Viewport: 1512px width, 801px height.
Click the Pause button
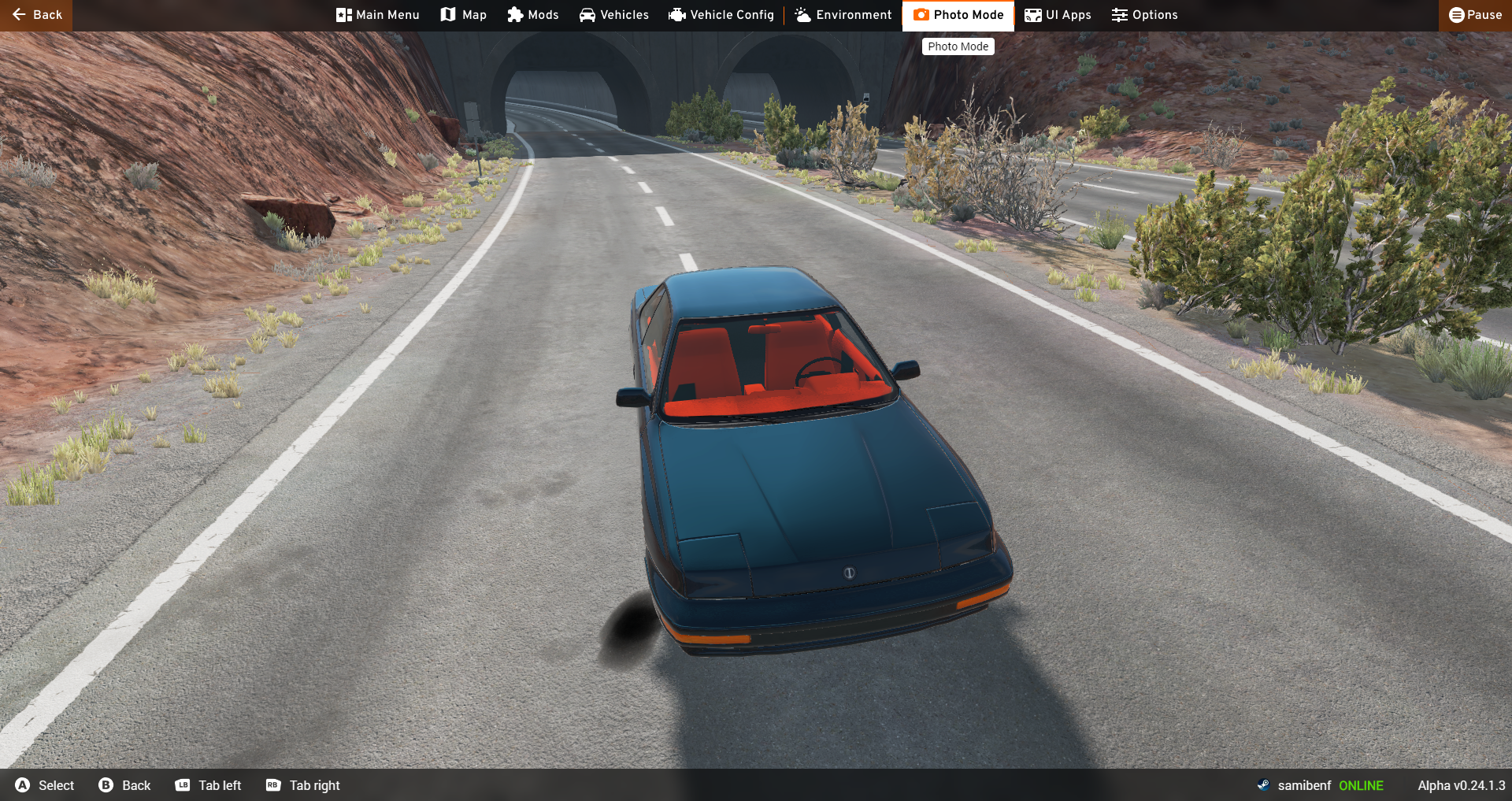pyautogui.click(x=1475, y=15)
